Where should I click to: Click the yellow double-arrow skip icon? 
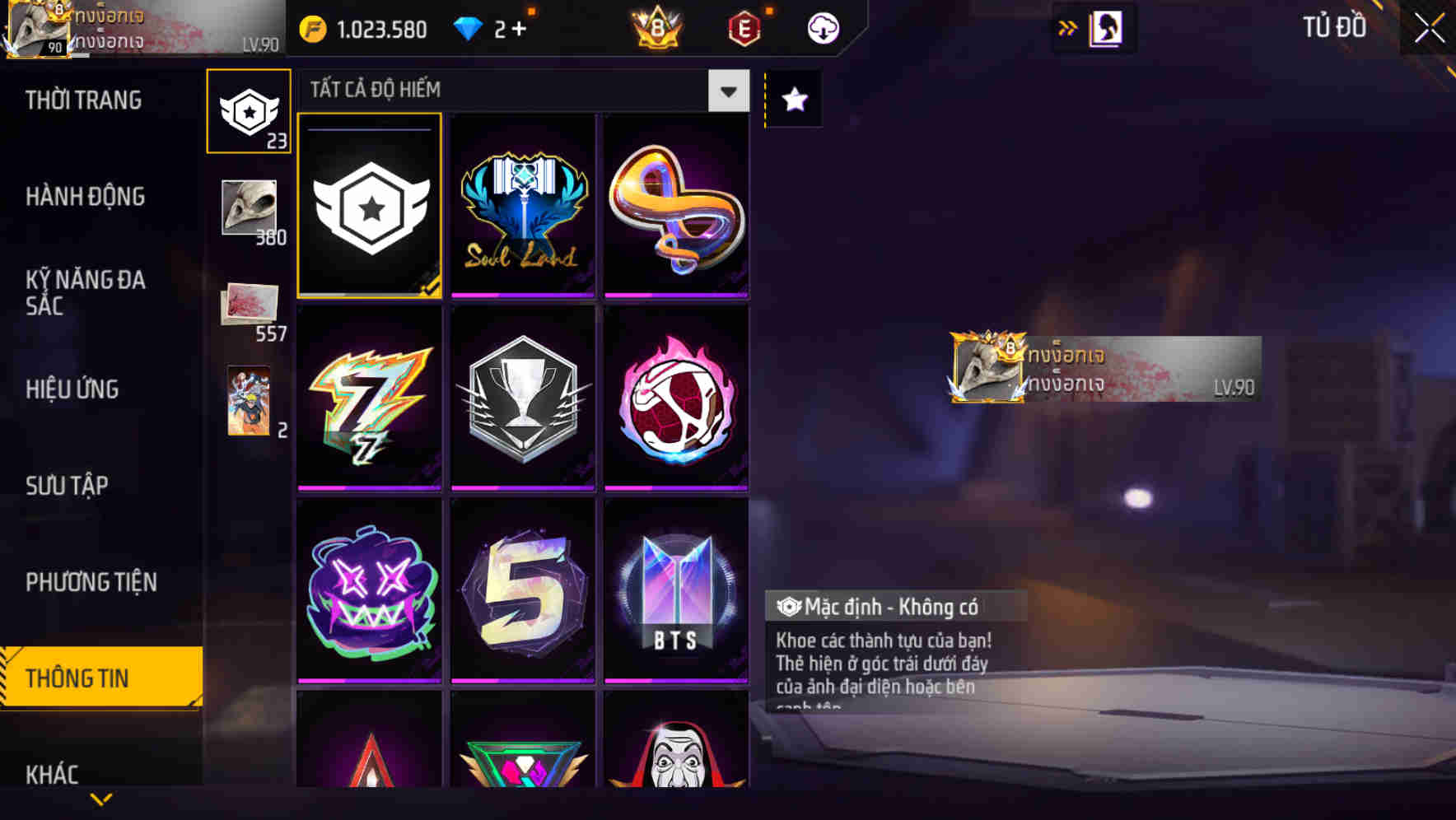pos(1066,27)
